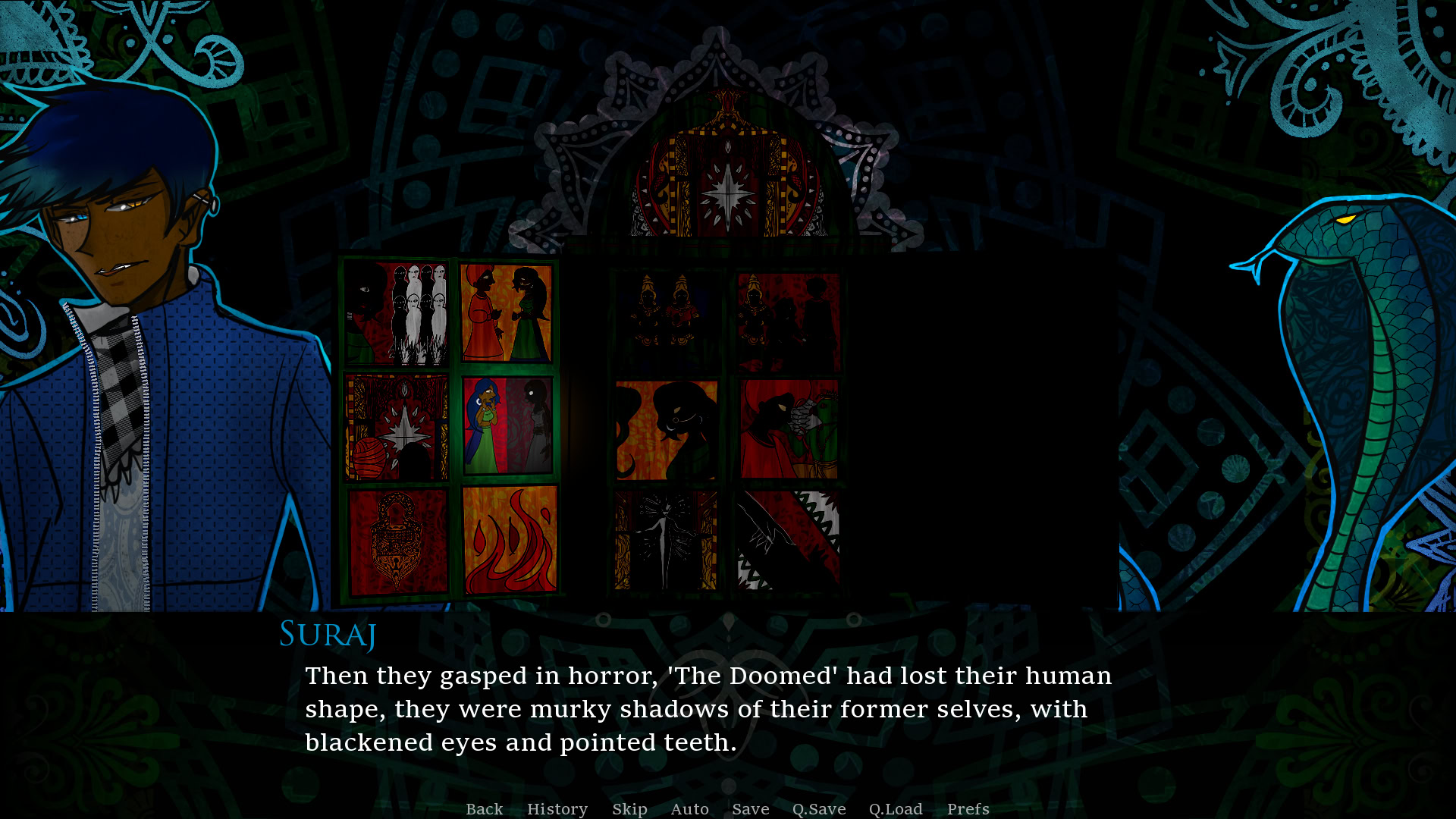Enable Skip mode
Image resolution: width=1456 pixels, height=819 pixels.
point(629,809)
